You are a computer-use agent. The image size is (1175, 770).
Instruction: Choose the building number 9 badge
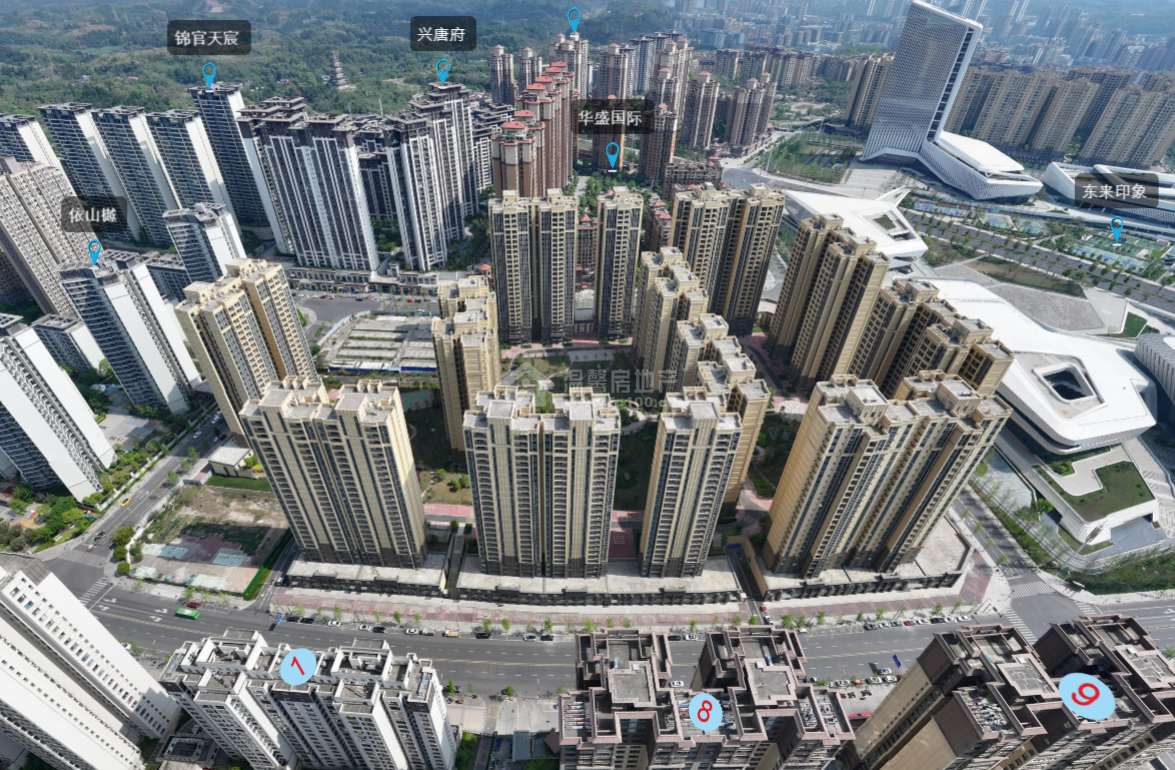(x=1087, y=696)
